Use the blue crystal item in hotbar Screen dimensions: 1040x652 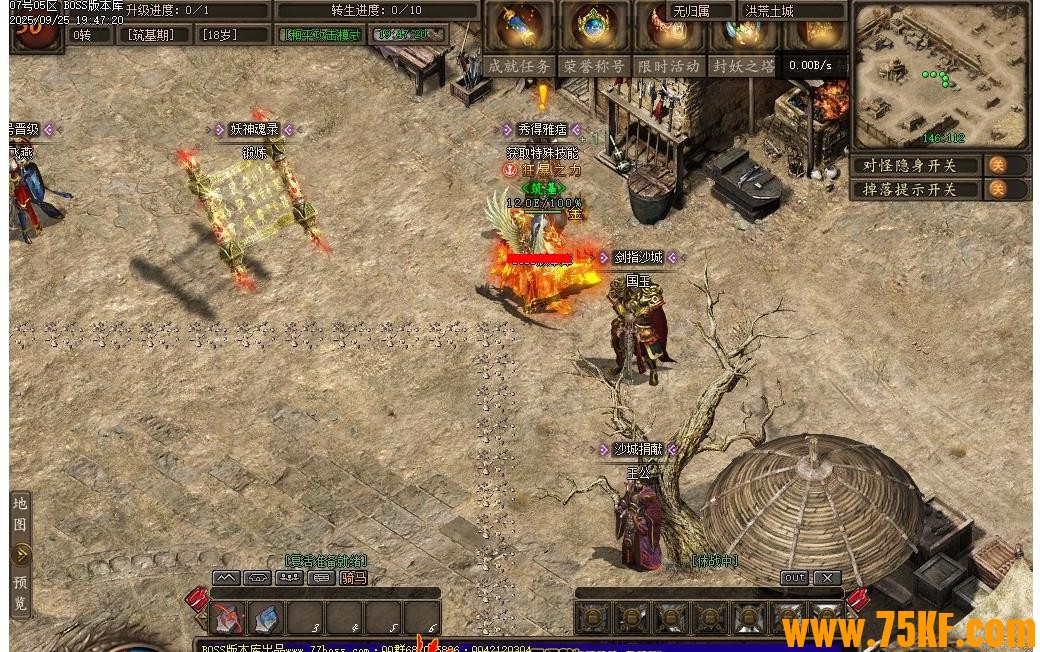(266, 618)
